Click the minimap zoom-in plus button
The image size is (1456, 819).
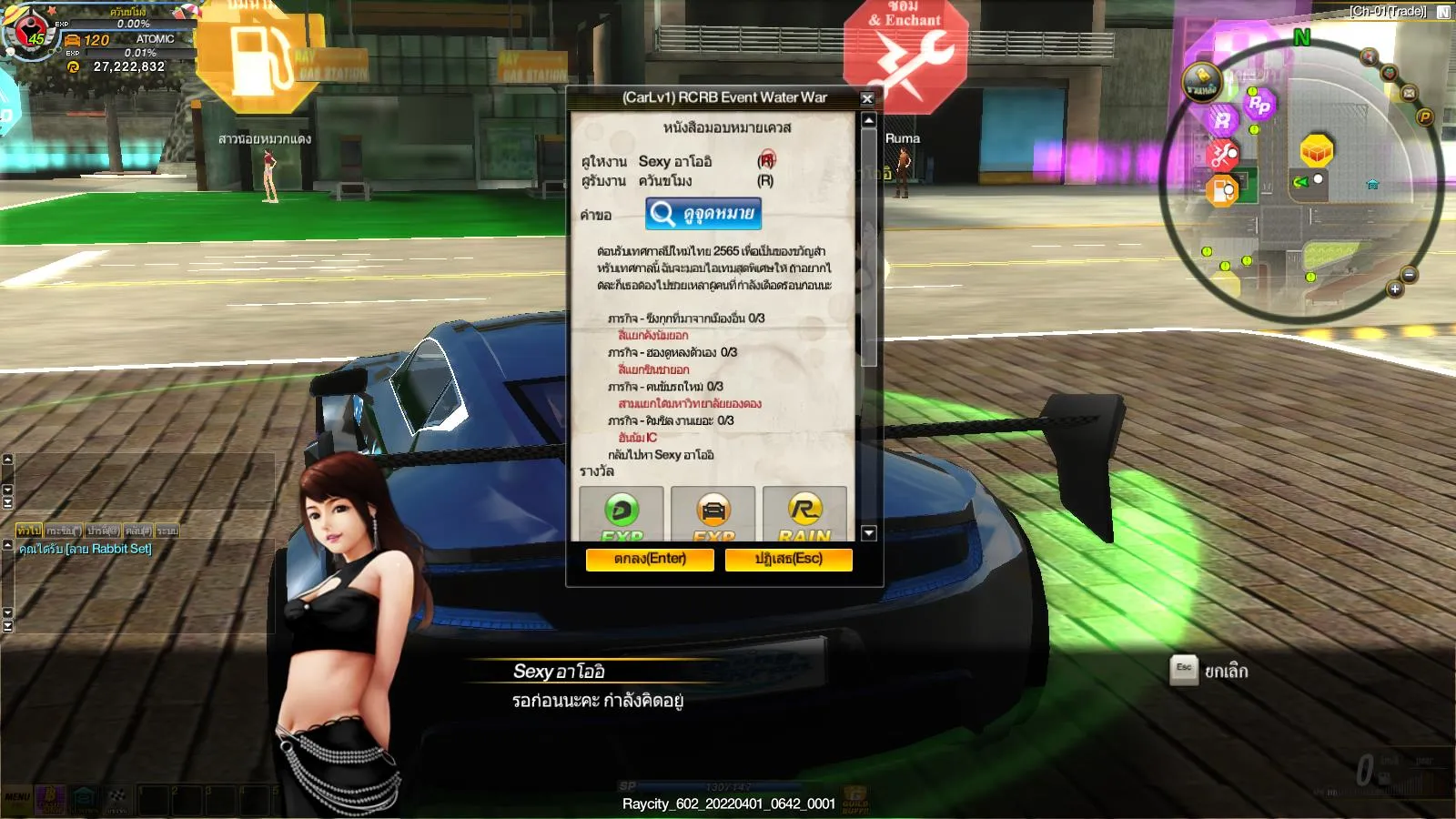pyautogui.click(x=1394, y=289)
